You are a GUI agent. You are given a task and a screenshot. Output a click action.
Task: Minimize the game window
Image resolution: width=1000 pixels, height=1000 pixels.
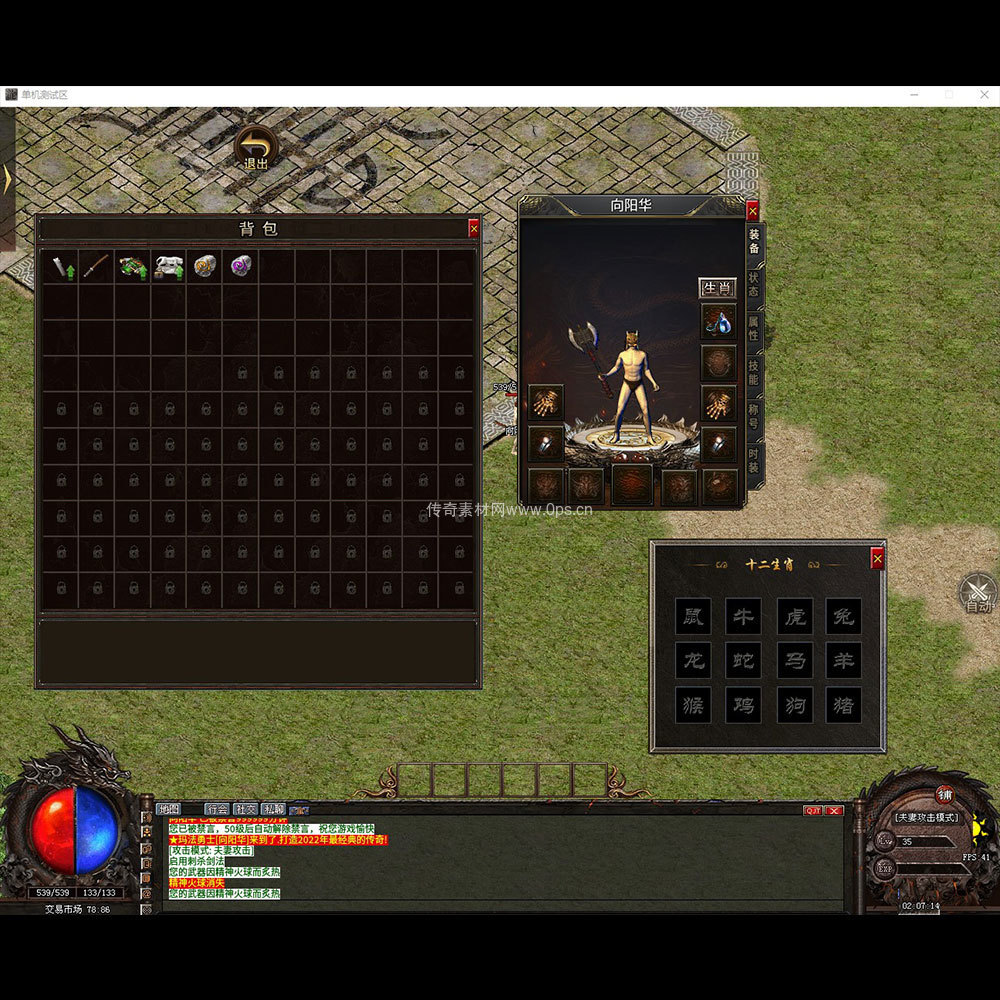(915, 95)
